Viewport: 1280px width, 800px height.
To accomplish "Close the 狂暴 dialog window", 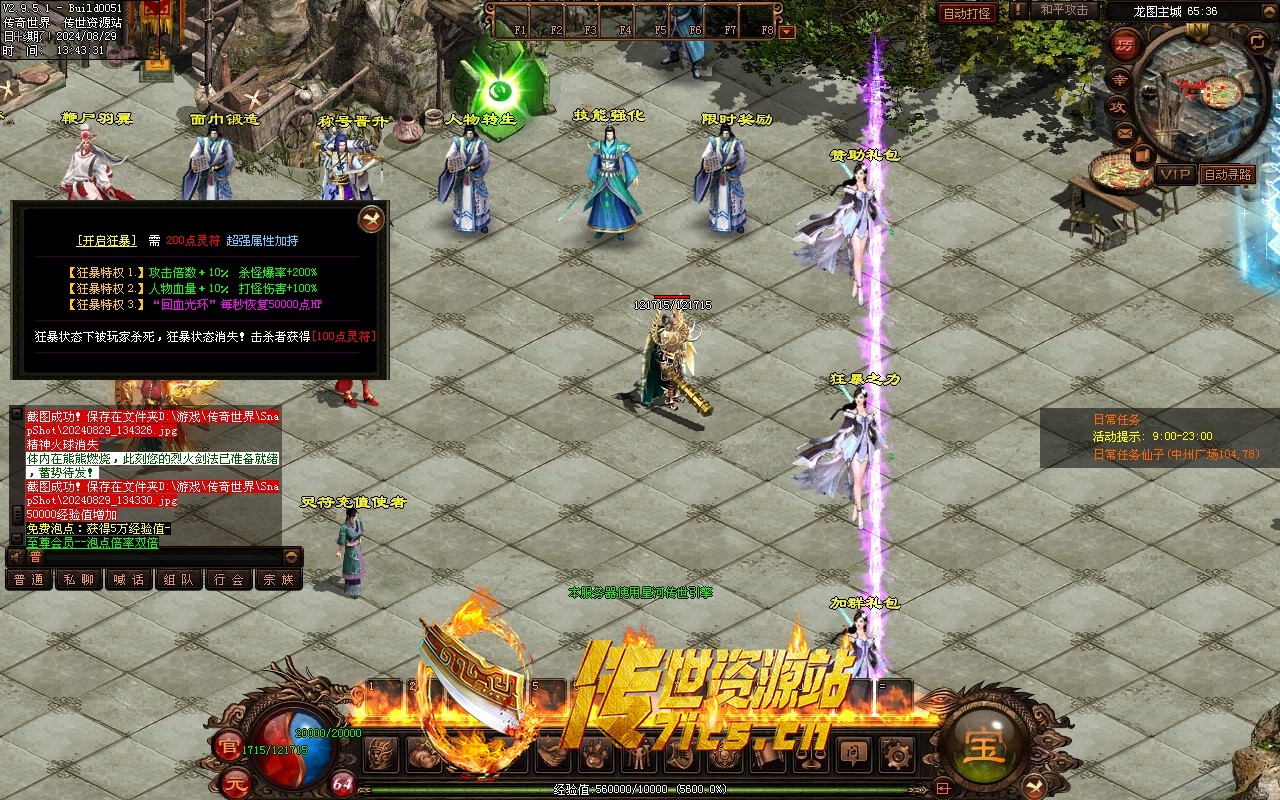I will 371,219.
